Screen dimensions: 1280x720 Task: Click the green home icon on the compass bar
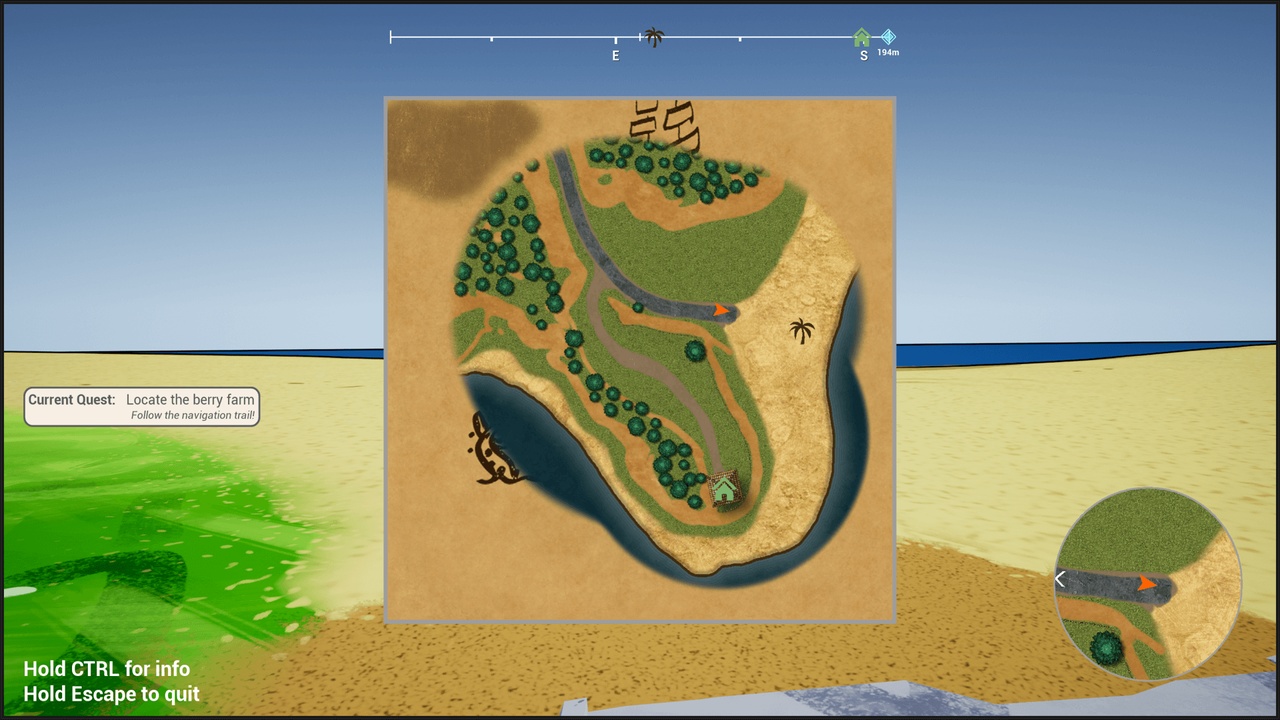tap(862, 37)
